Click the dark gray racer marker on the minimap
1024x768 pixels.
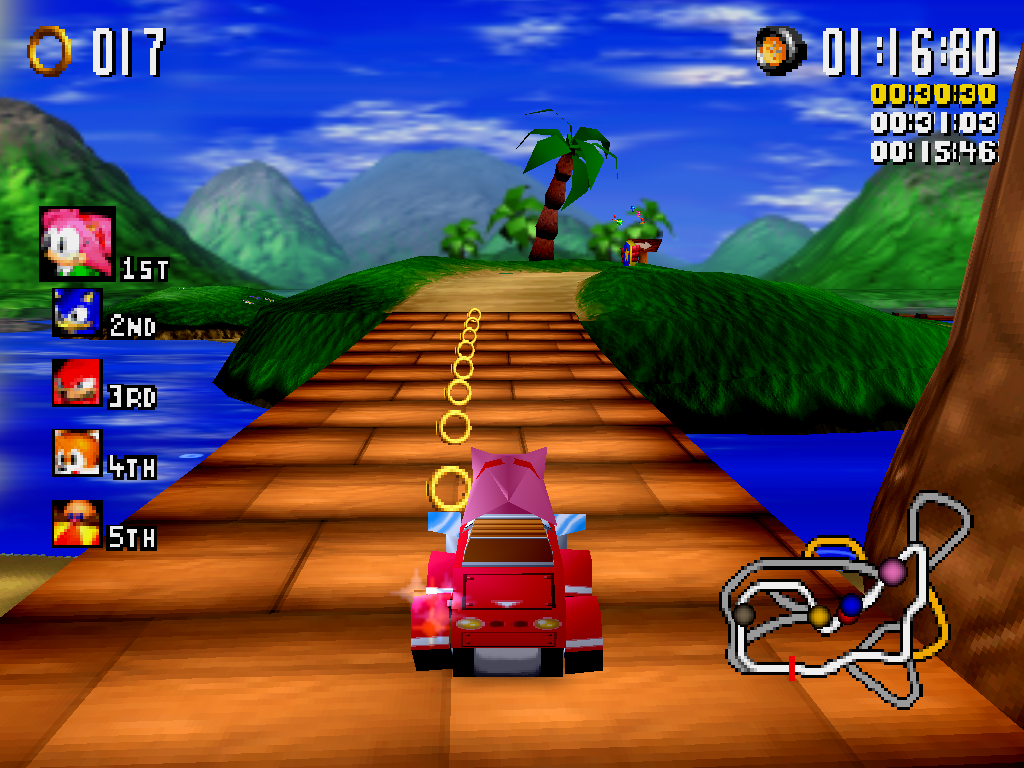coord(744,613)
